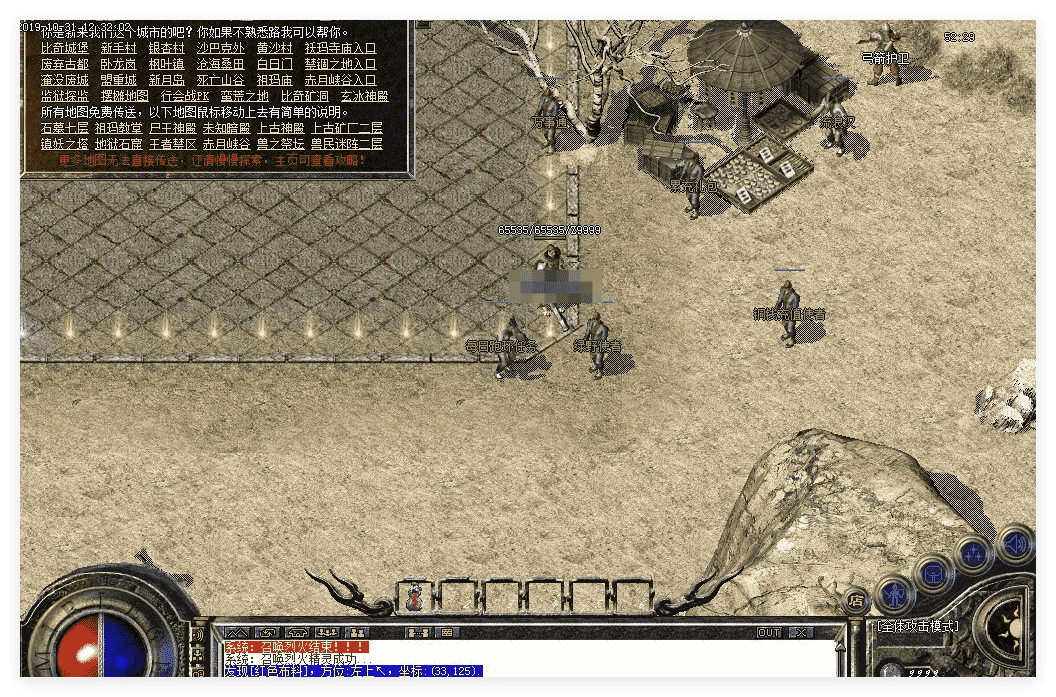Choose 银杏村 as the destination
Viewport: 1056px width, 697px height.
(x=166, y=48)
